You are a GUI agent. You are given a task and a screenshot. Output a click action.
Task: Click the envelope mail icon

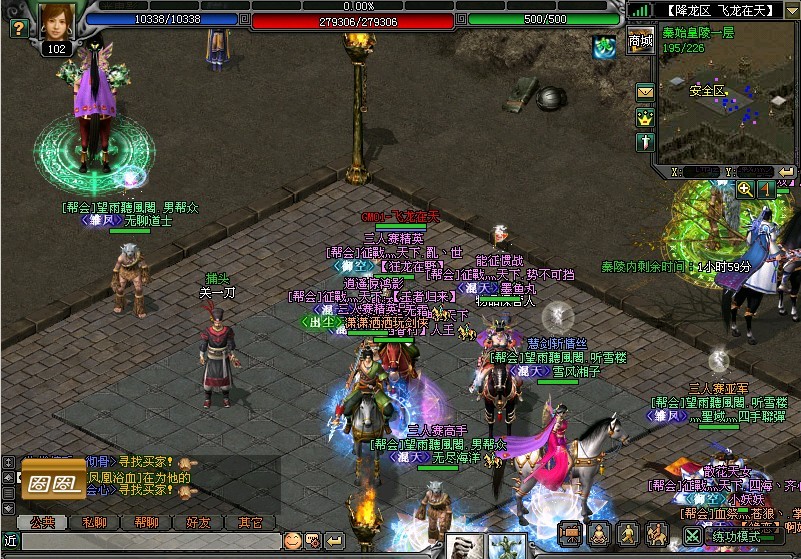645,92
